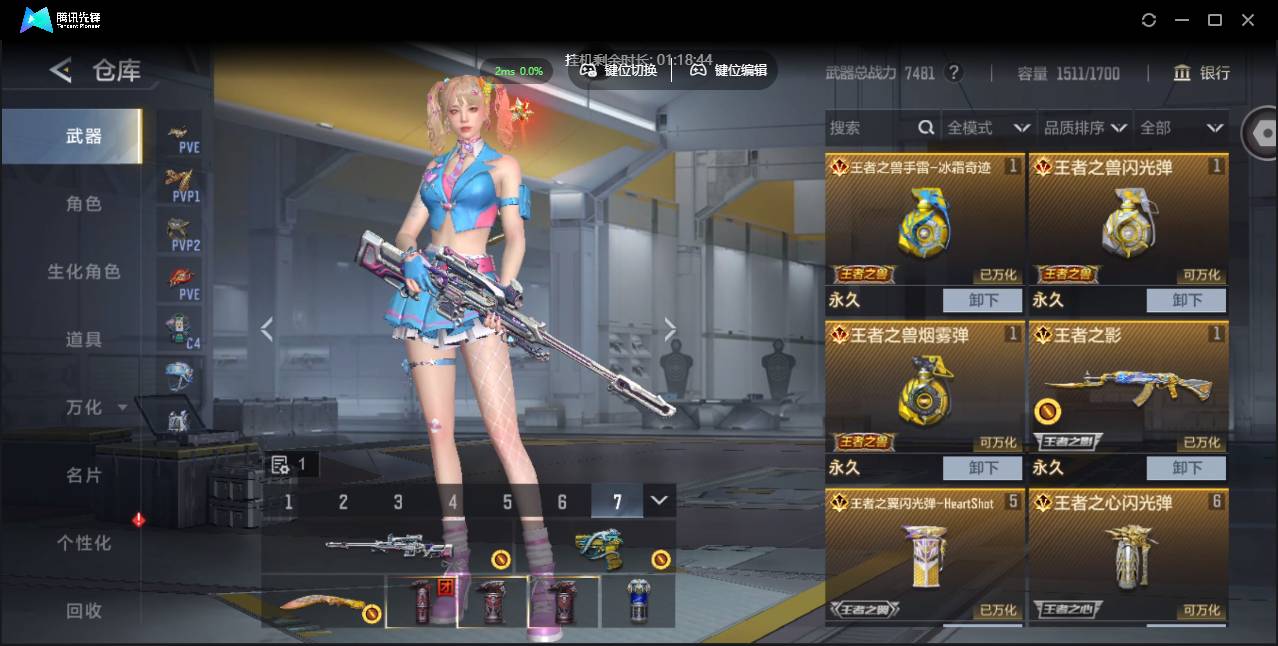Image resolution: width=1278 pixels, height=646 pixels.
Task: Open the 生化角色 category
Action: 84,272
